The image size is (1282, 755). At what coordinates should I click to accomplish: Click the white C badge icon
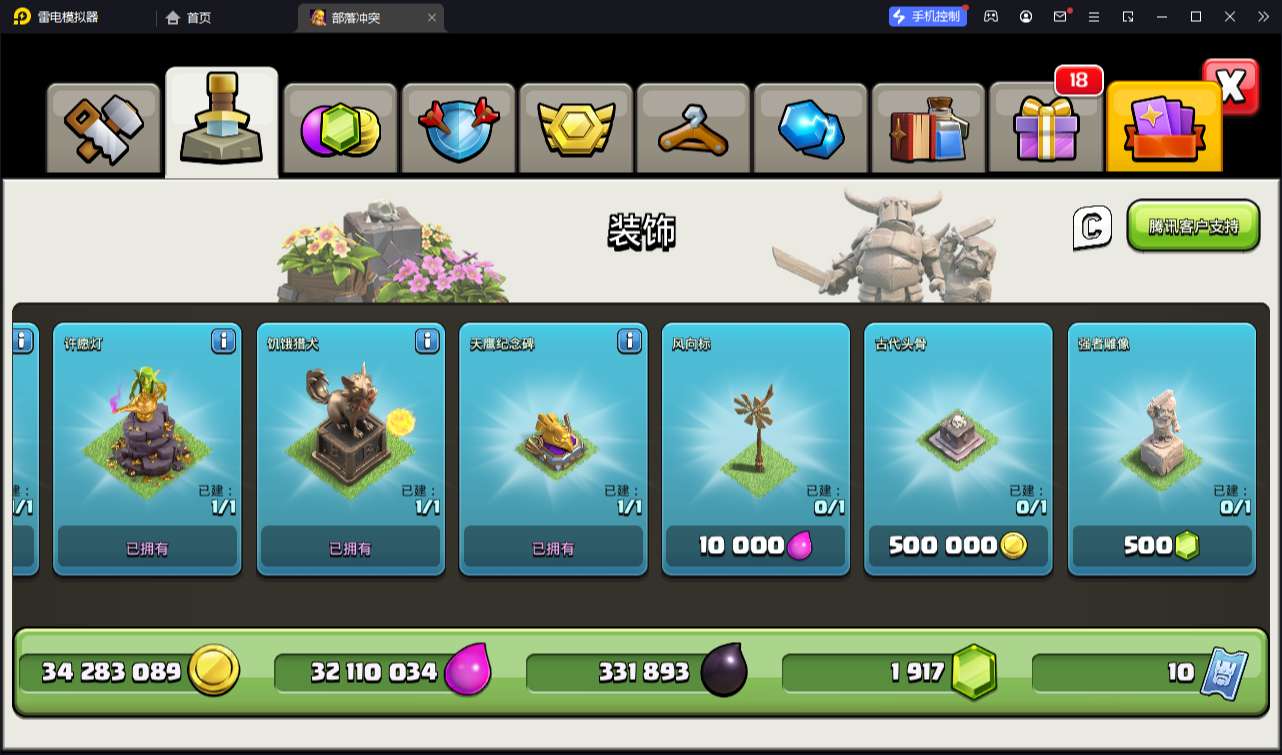(x=1092, y=227)
